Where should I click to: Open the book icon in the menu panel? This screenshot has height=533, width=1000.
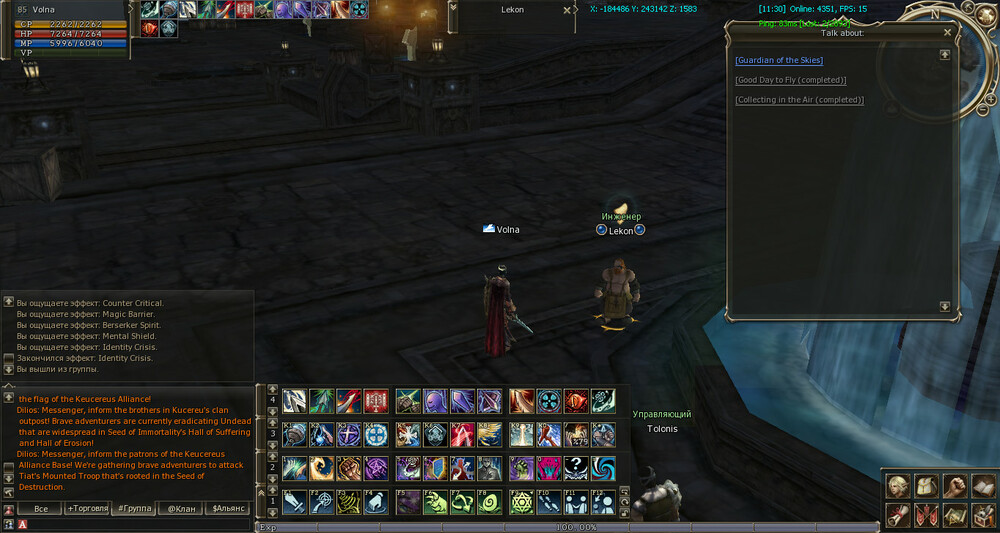click(982, 486)
